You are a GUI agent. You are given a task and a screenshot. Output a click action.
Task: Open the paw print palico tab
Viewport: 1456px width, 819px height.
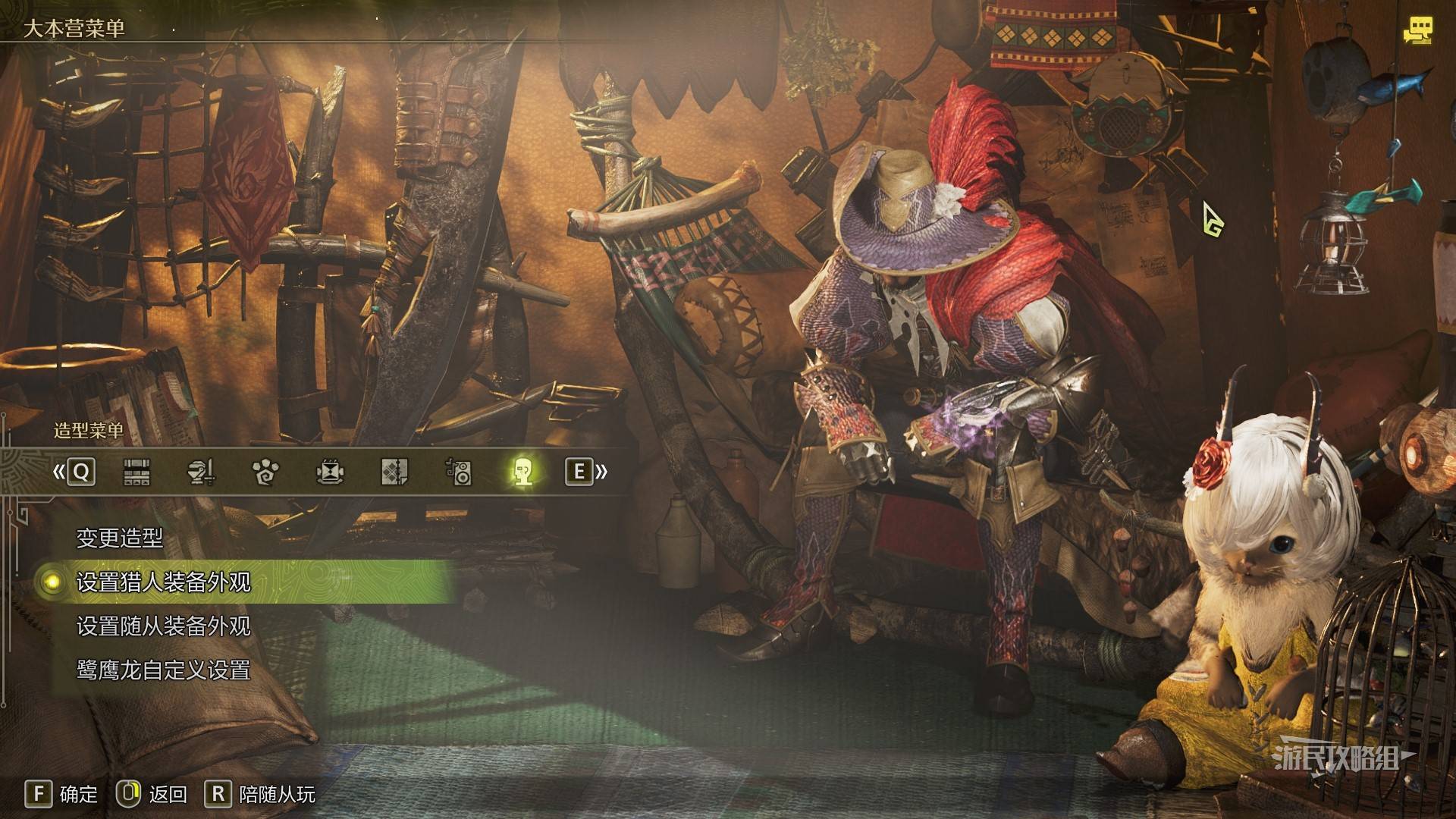point(265,472)
